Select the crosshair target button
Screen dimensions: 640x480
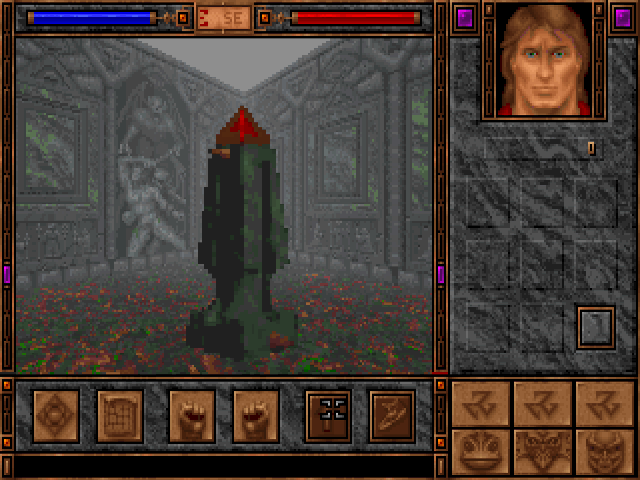[328, 415]
